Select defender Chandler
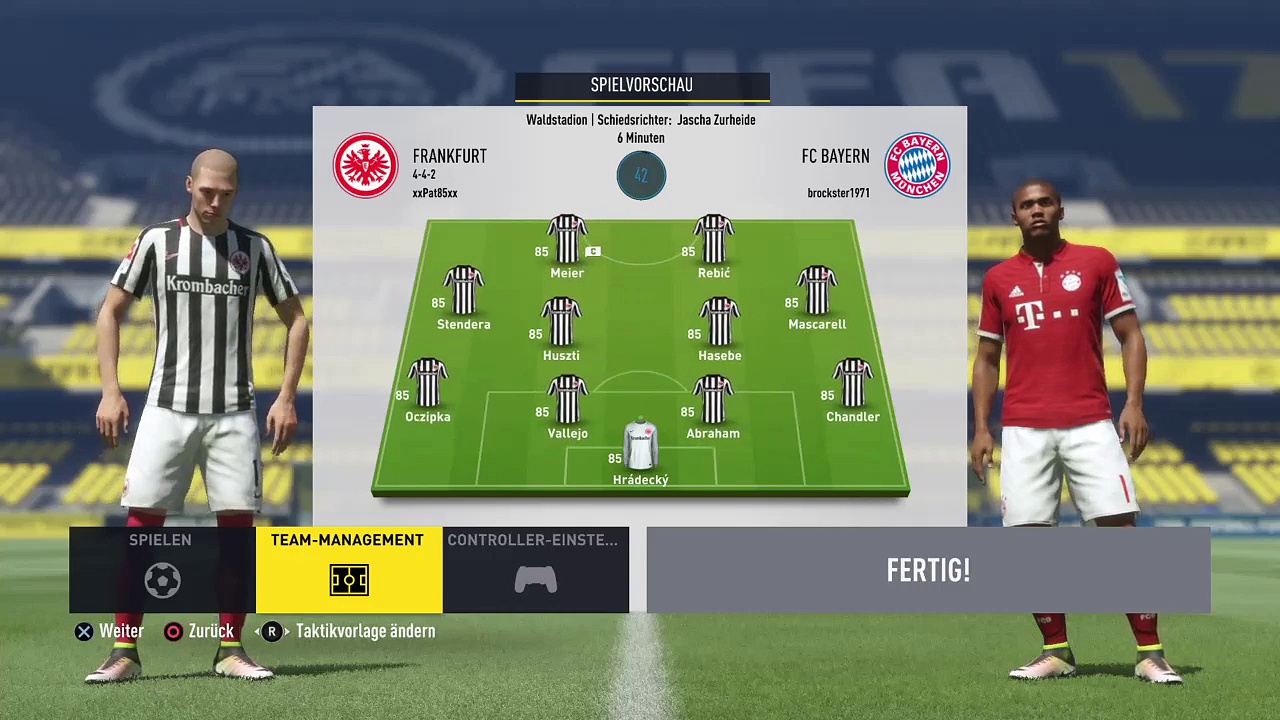This screenshot has width=1280, height=720. (x=853, y=383)
